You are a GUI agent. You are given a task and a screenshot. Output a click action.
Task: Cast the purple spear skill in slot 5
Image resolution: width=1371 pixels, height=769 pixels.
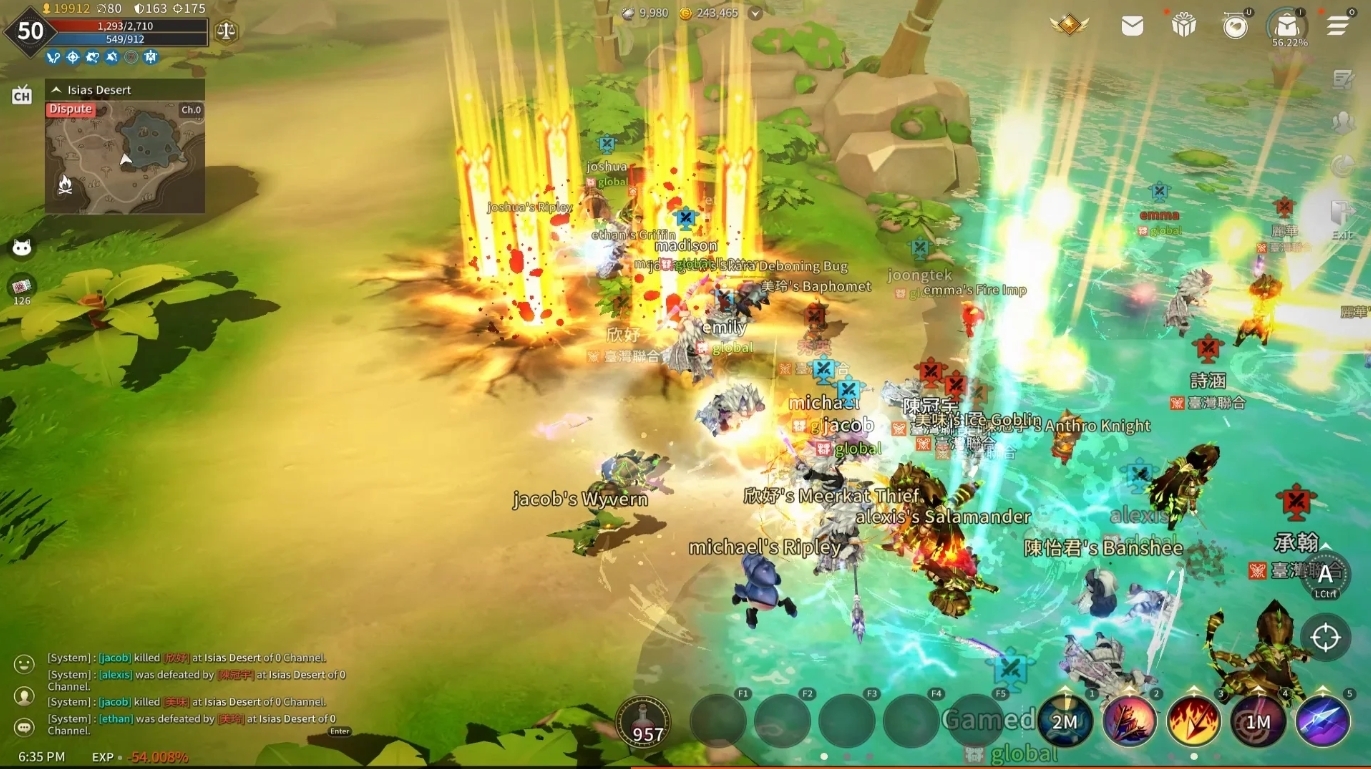coord(1322,722)
